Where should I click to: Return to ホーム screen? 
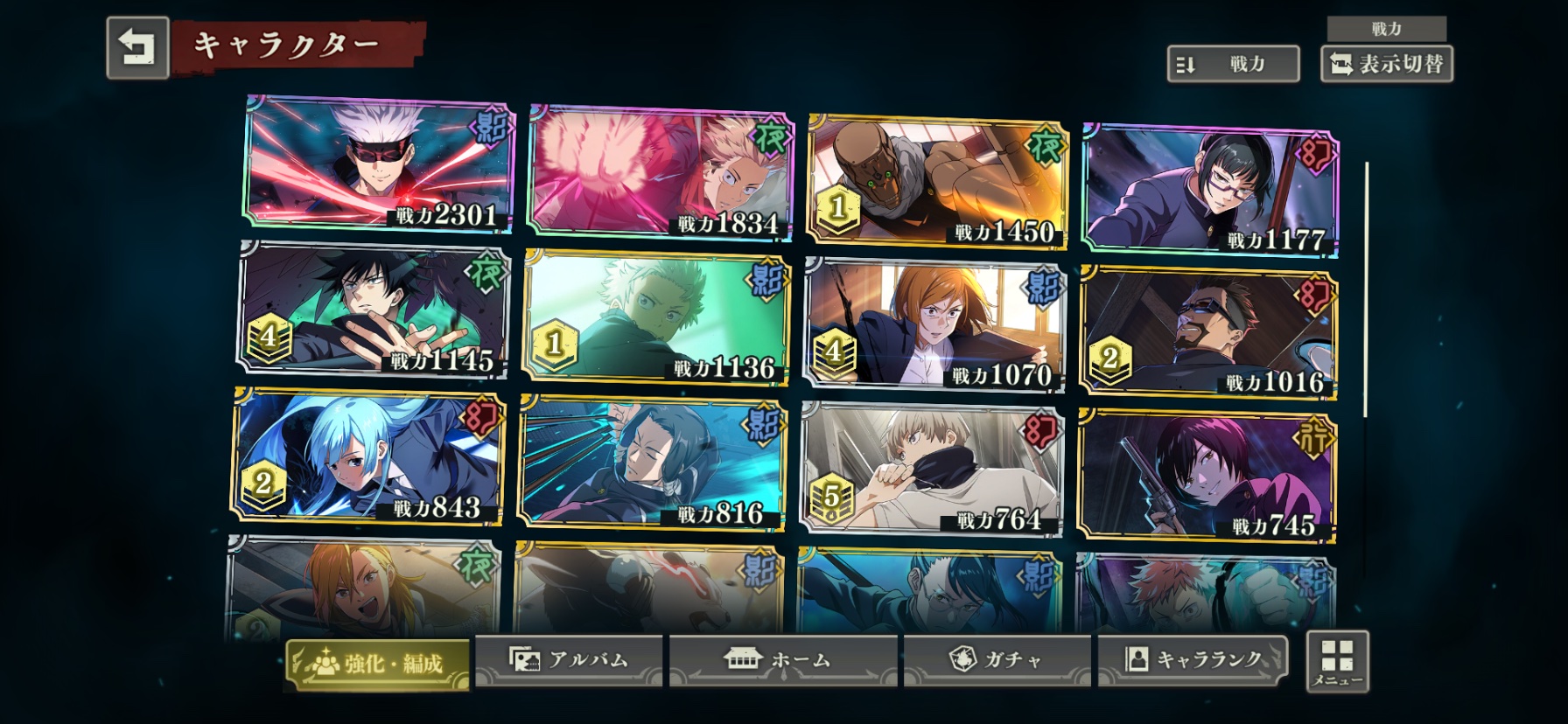(782, 660)
